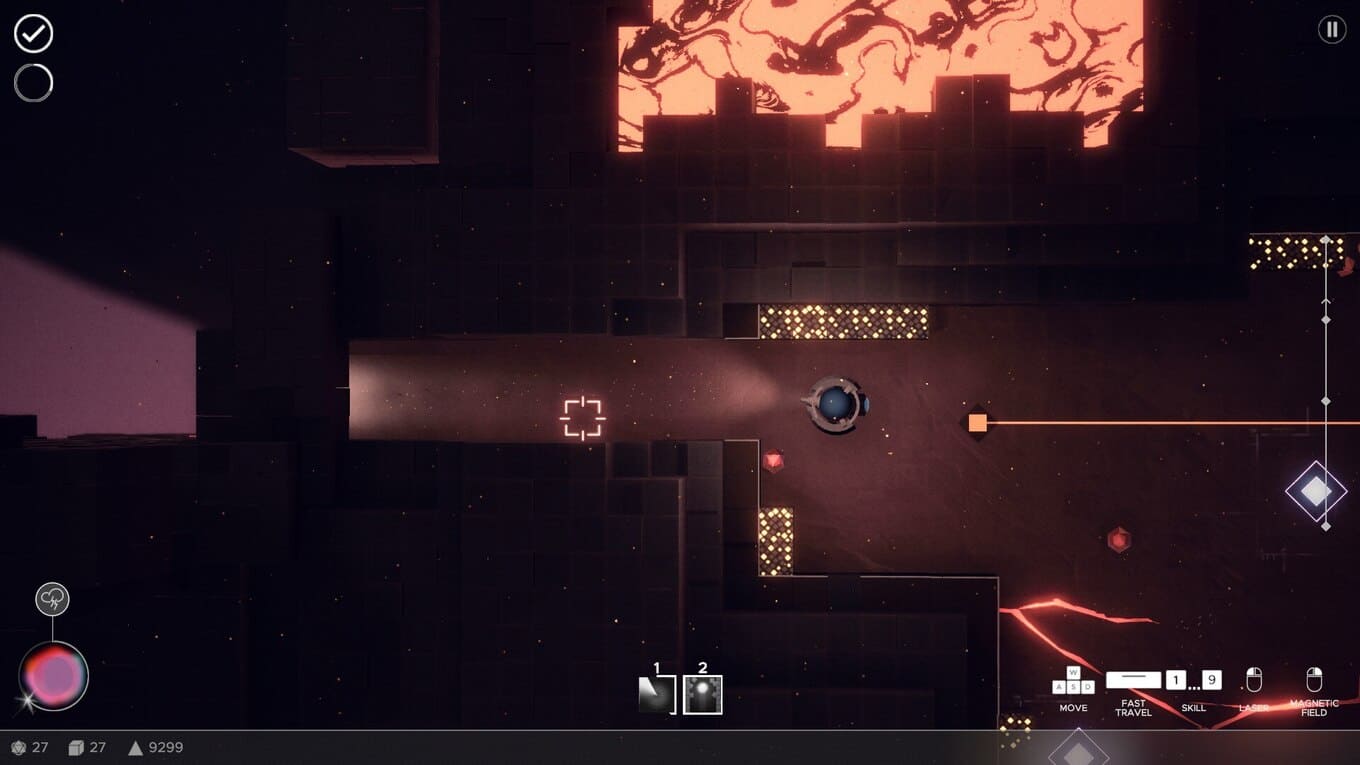1360x765 pixels.
Task: Pause the game with the pause button
Action: (x=1331, y=30)
